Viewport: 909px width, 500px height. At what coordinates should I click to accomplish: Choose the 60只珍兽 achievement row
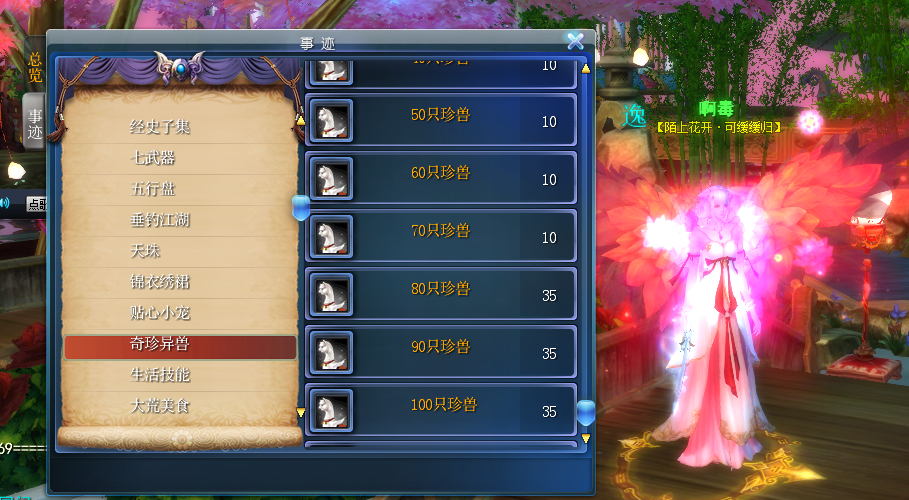pyautogui.click(x=440, y=178)
